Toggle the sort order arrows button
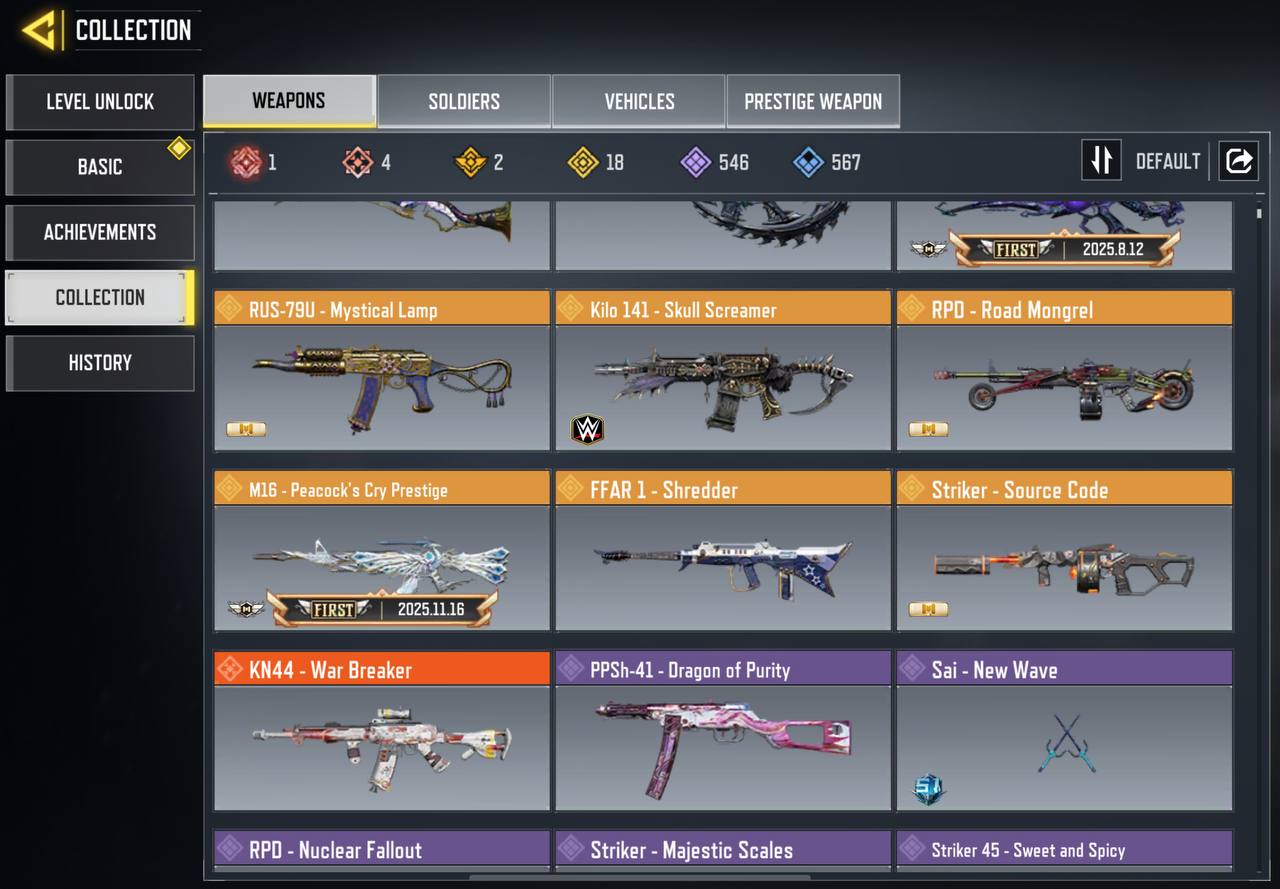The image size is (1280, 889). point(1101,161)
